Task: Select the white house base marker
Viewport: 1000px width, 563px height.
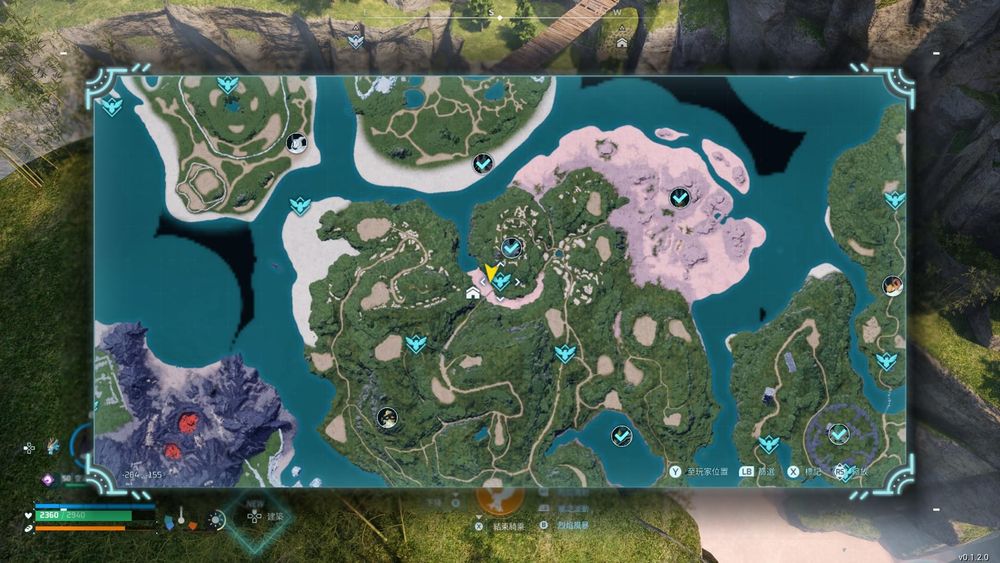Action: click(x=472, y=293)
